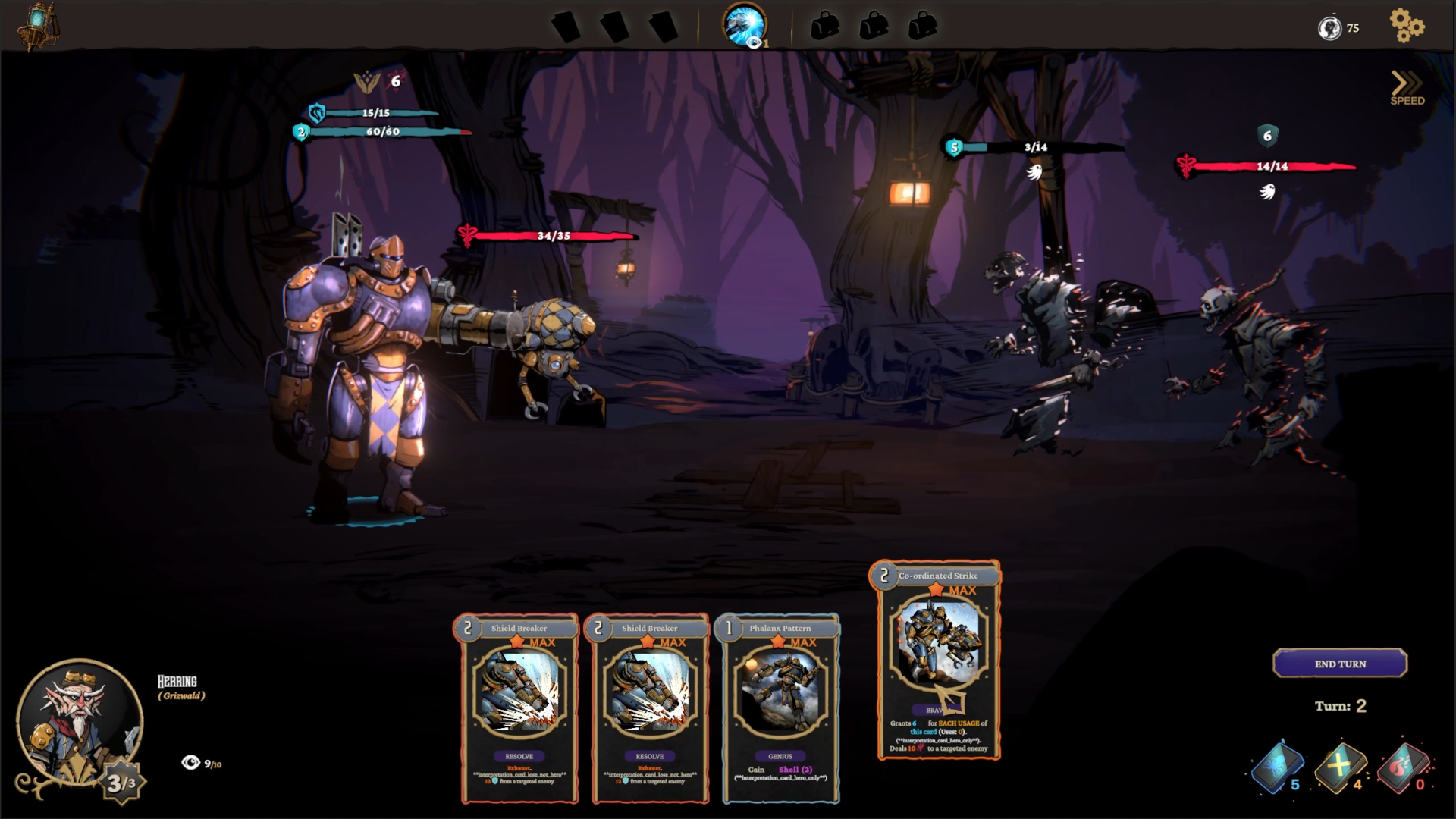Click the END TURN button
The width and height of the screenshot is (1456, 819).
1340,664
